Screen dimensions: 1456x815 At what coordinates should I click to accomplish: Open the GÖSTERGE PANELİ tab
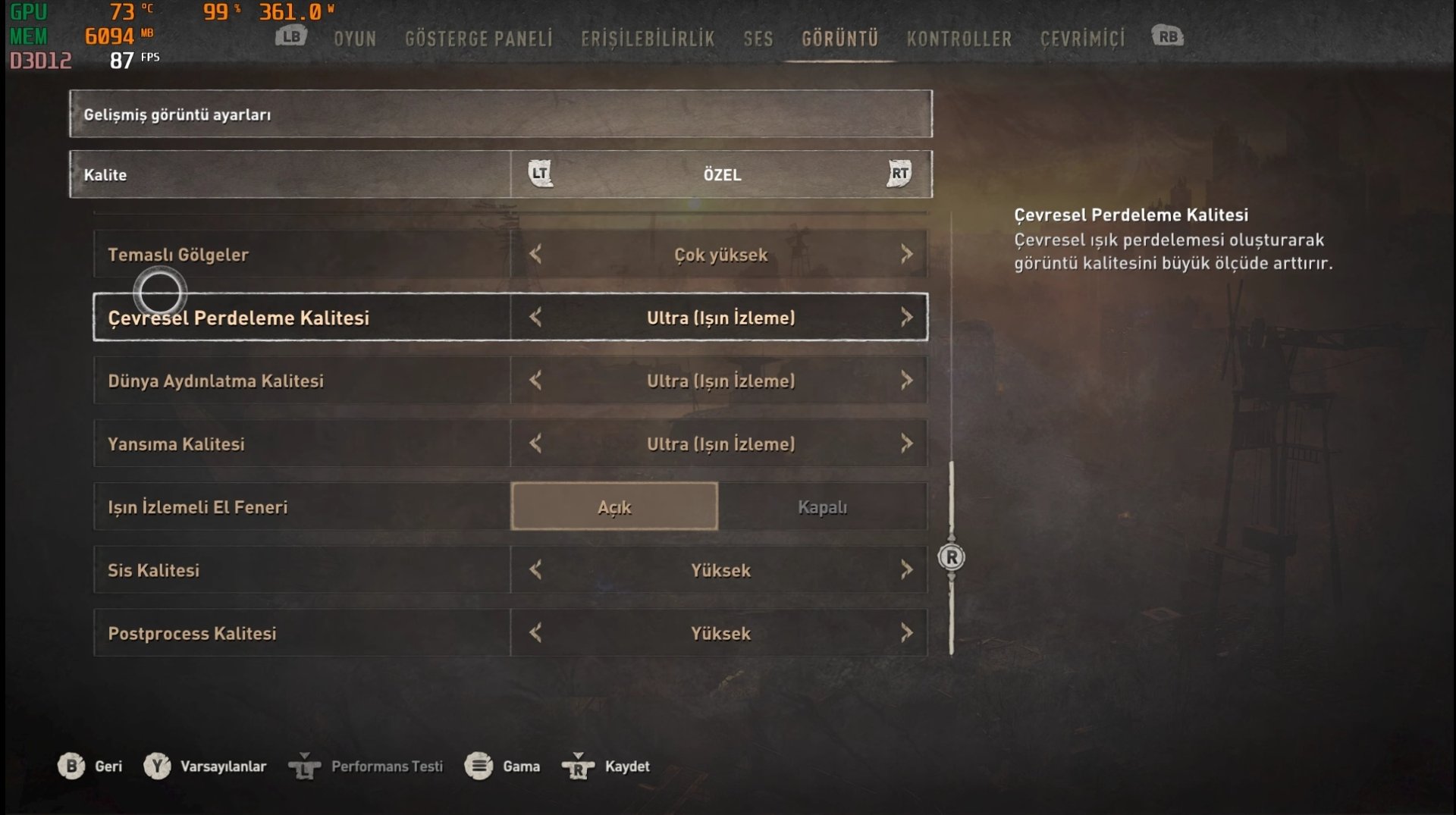(x=479, y=39)
